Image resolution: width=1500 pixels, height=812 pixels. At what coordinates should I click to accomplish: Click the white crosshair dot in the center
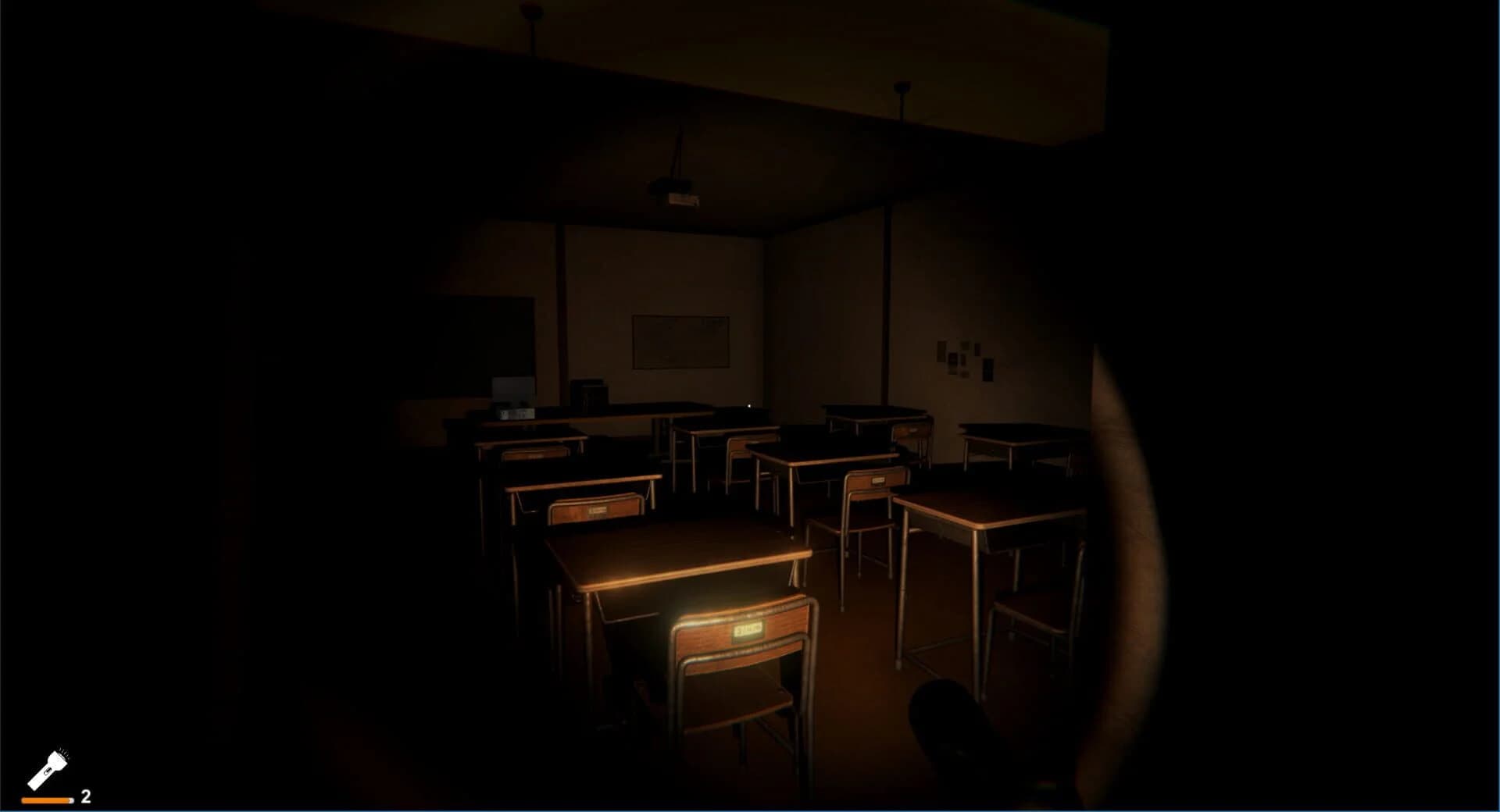coord(748,404)
